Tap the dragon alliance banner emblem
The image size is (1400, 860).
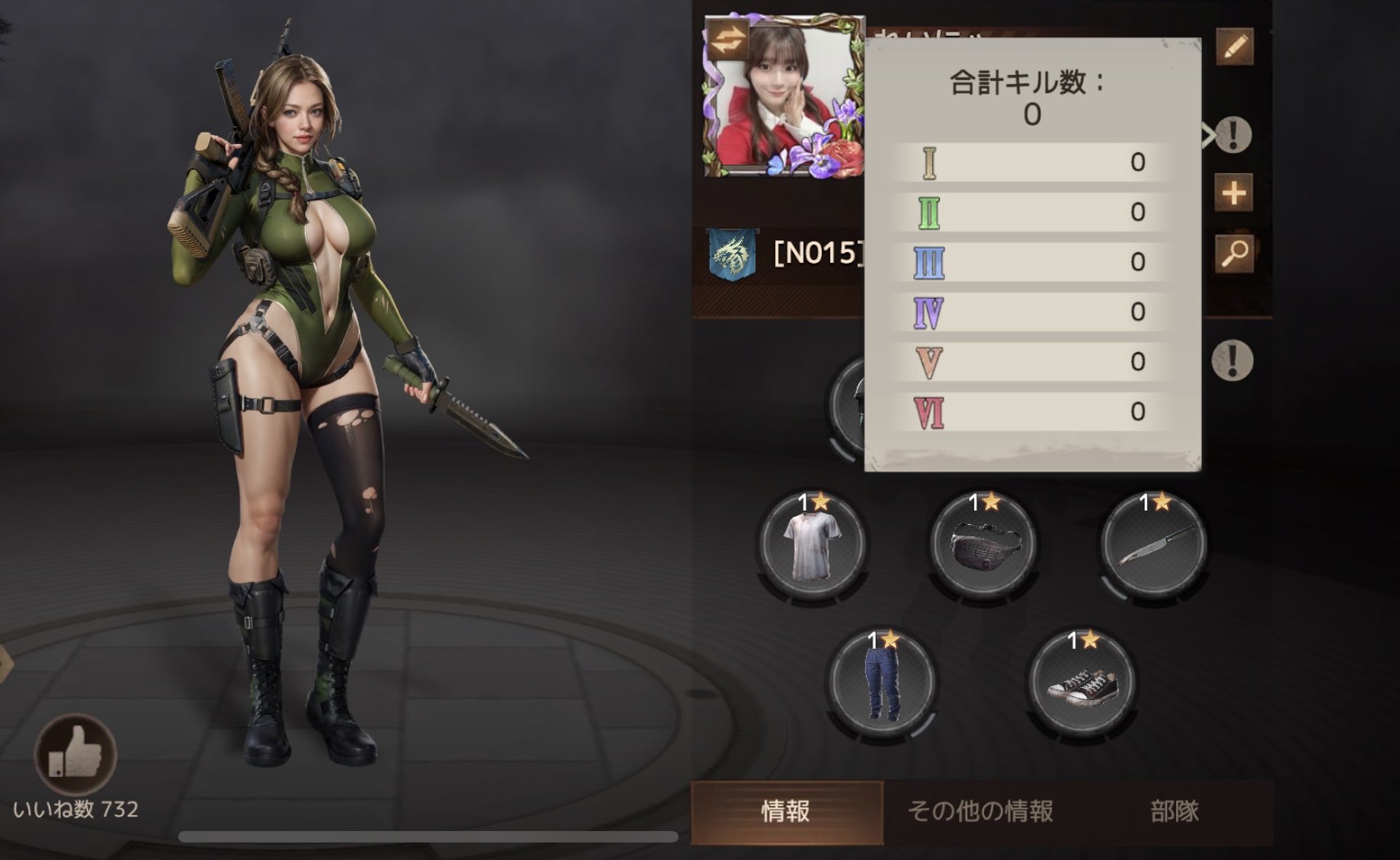pyautogui.click(x=732, y=254)
